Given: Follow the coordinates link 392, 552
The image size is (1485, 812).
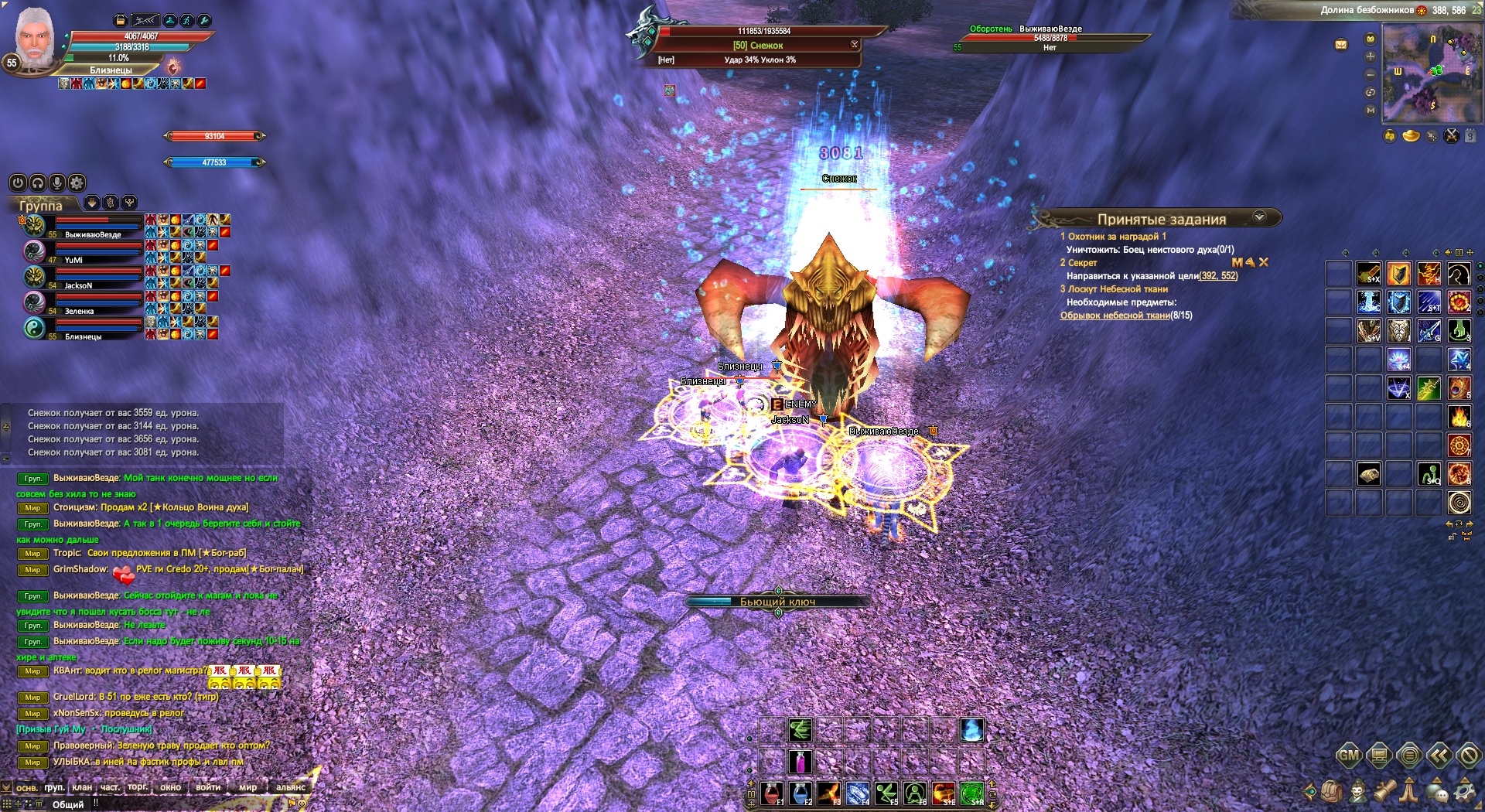Looking at the screenshot, I should (x=1218, y=276).
